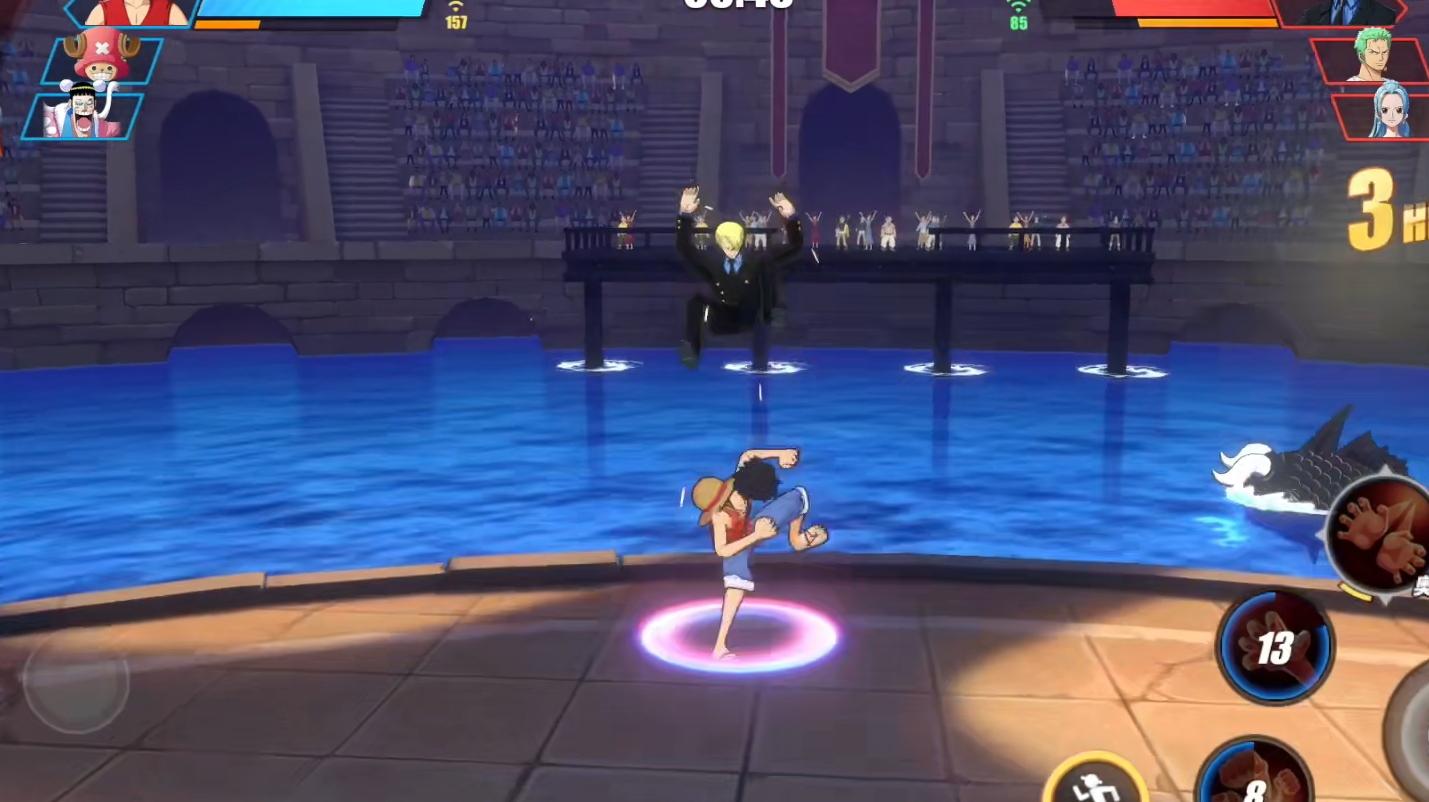Screen dimensions: 1429x802
Task: Switch to Chopper from the team portraits
Action: (102, 60)
